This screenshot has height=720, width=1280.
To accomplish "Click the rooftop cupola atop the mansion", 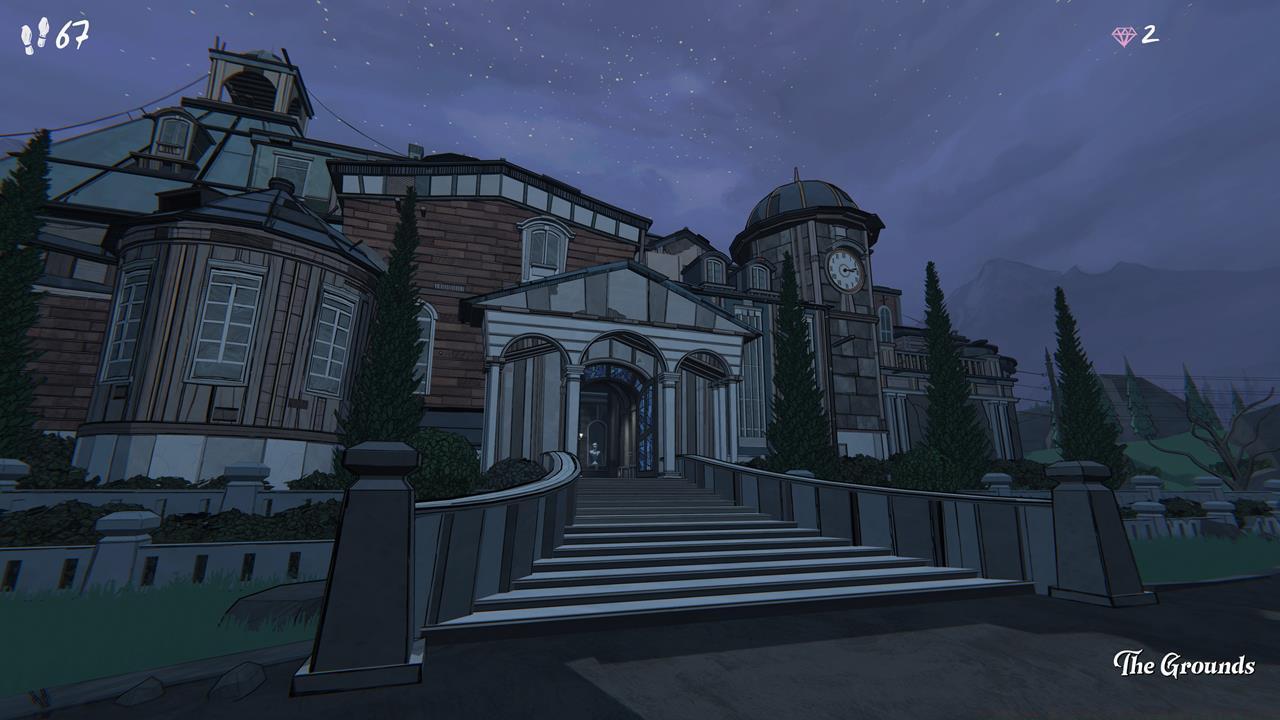I will pos(253,85).
